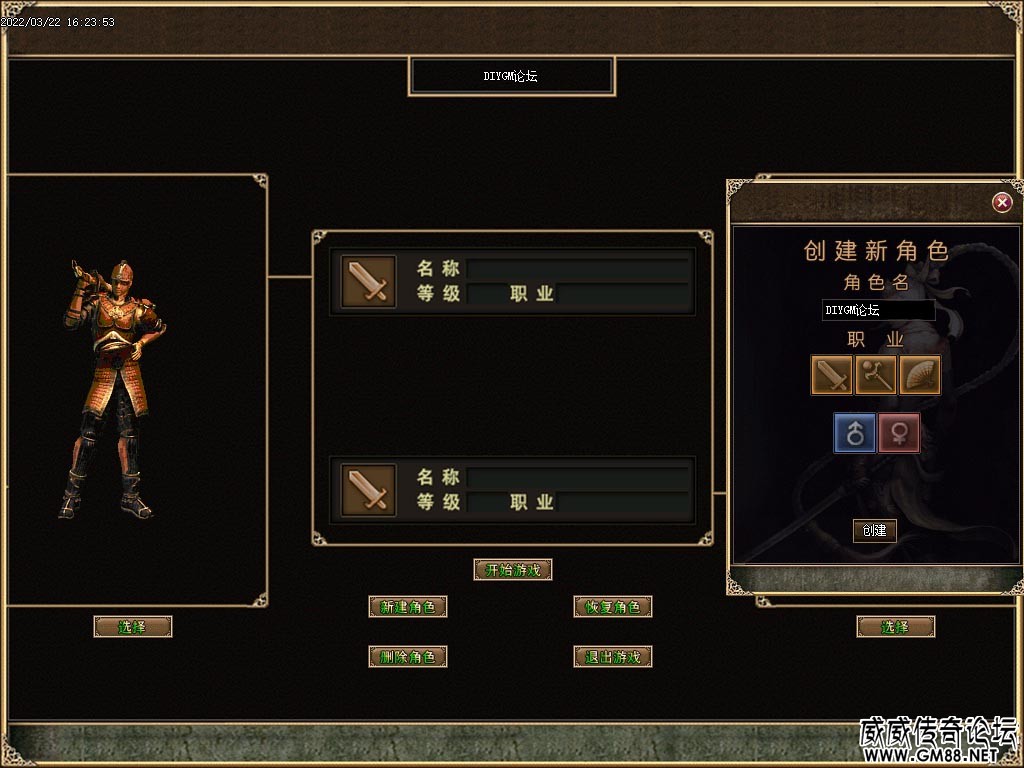The image size is (1024, 768).
Task: Delete character with 删除角色 button
Action: tap(408, 657)
